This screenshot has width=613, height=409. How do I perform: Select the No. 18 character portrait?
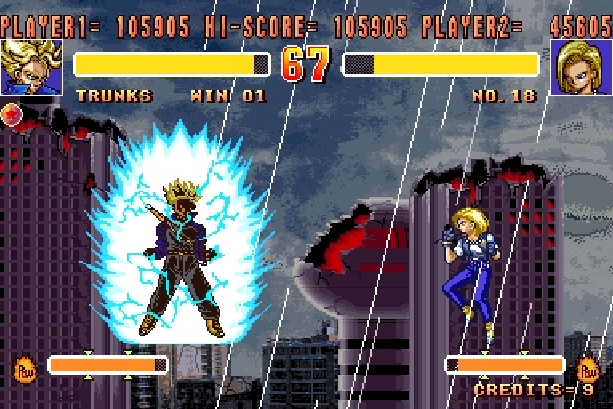pos(581,67)
